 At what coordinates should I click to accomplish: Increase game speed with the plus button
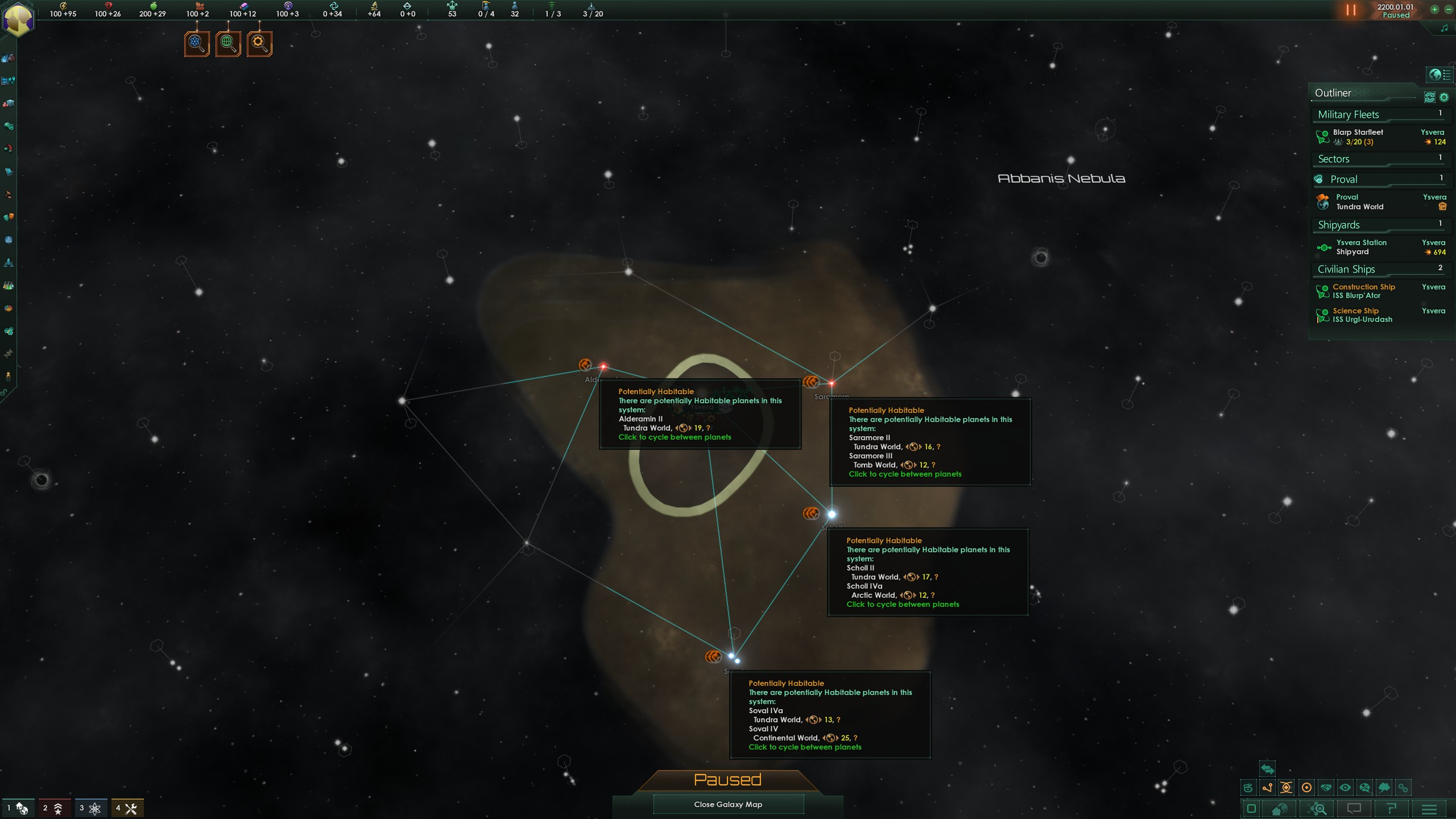tap(1435, 10)
